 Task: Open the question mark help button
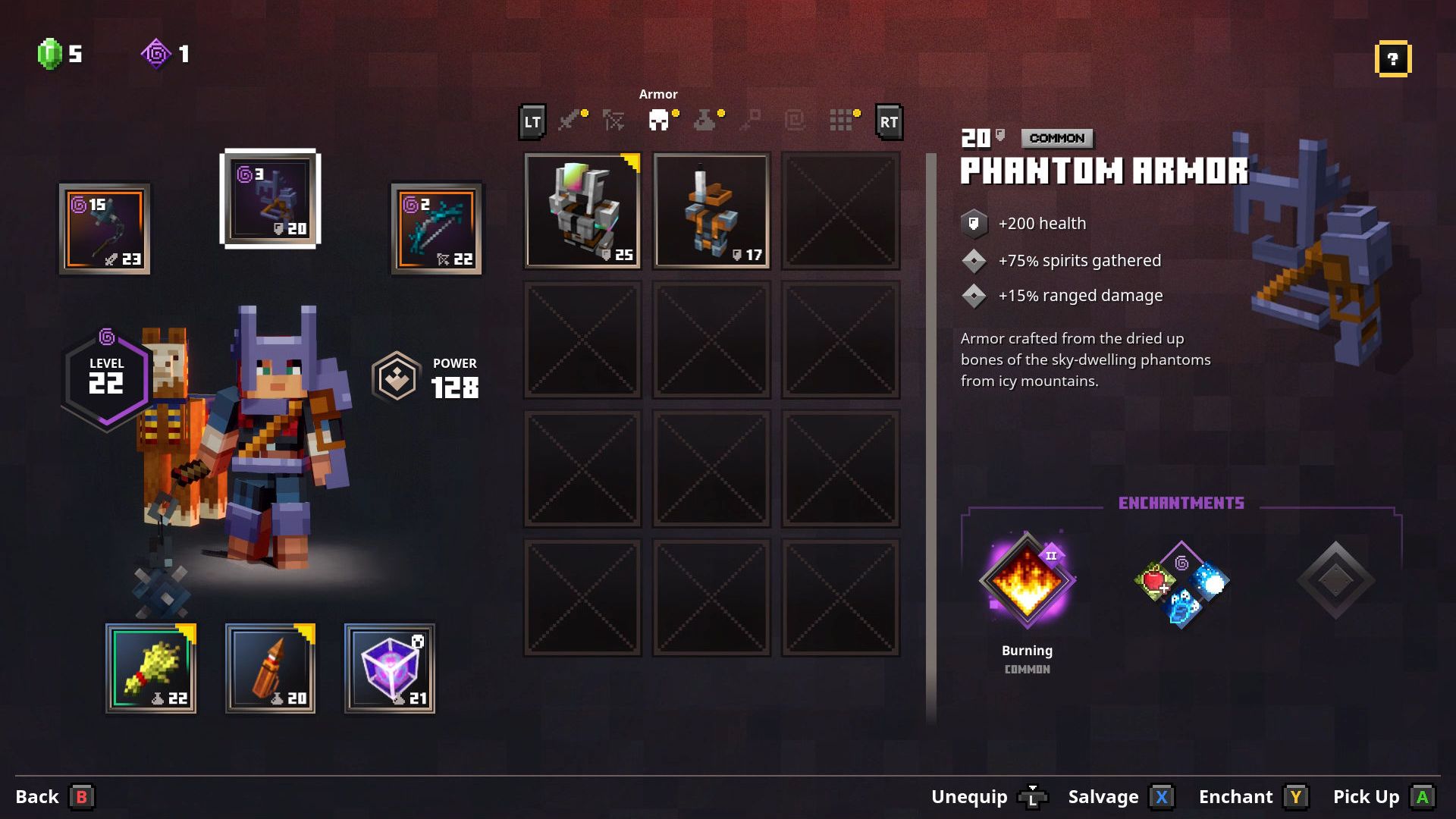click(x=1392, y=59)
